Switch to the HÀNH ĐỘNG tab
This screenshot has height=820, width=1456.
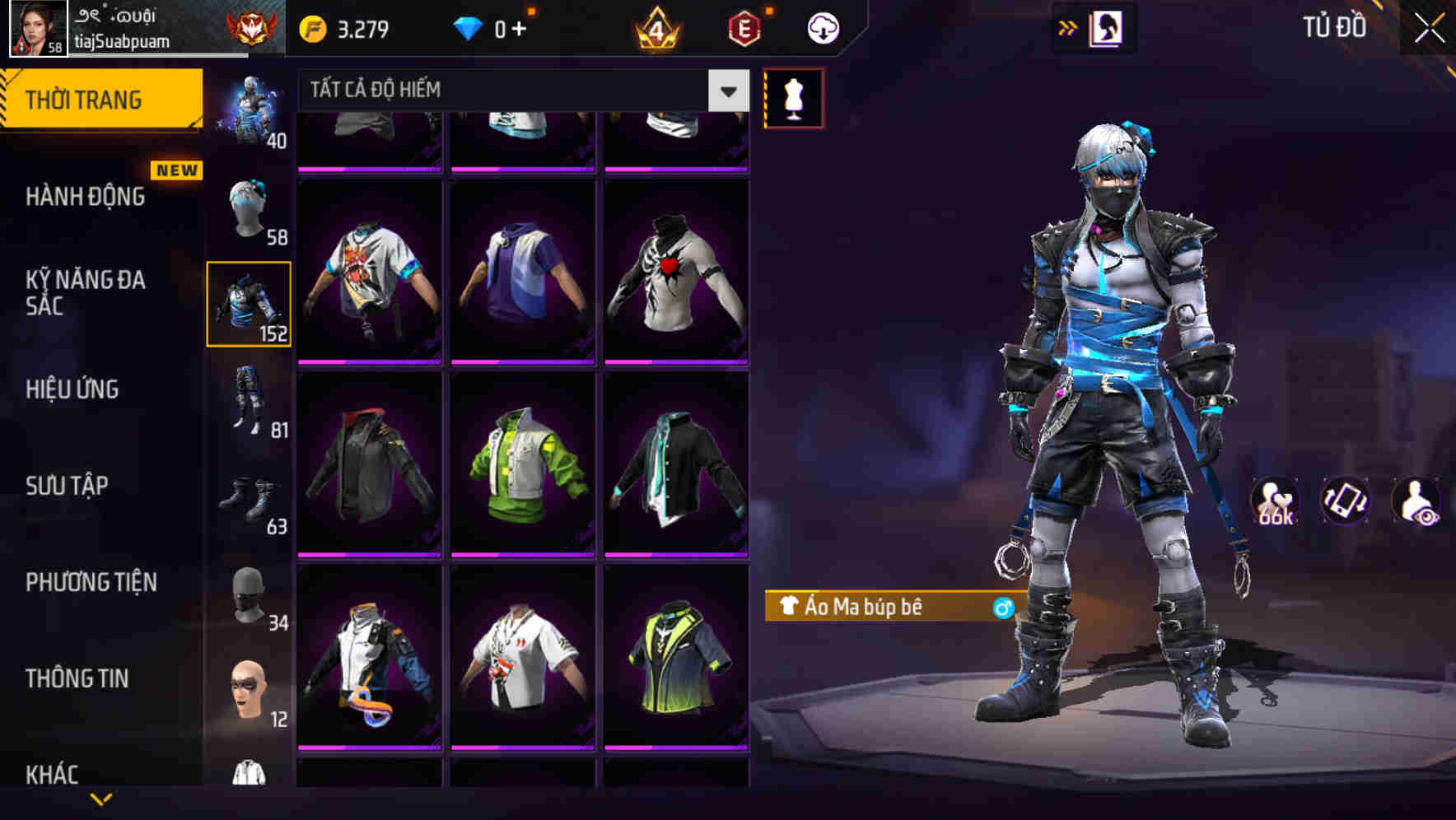pyautogui.click(x=86, y=196)
